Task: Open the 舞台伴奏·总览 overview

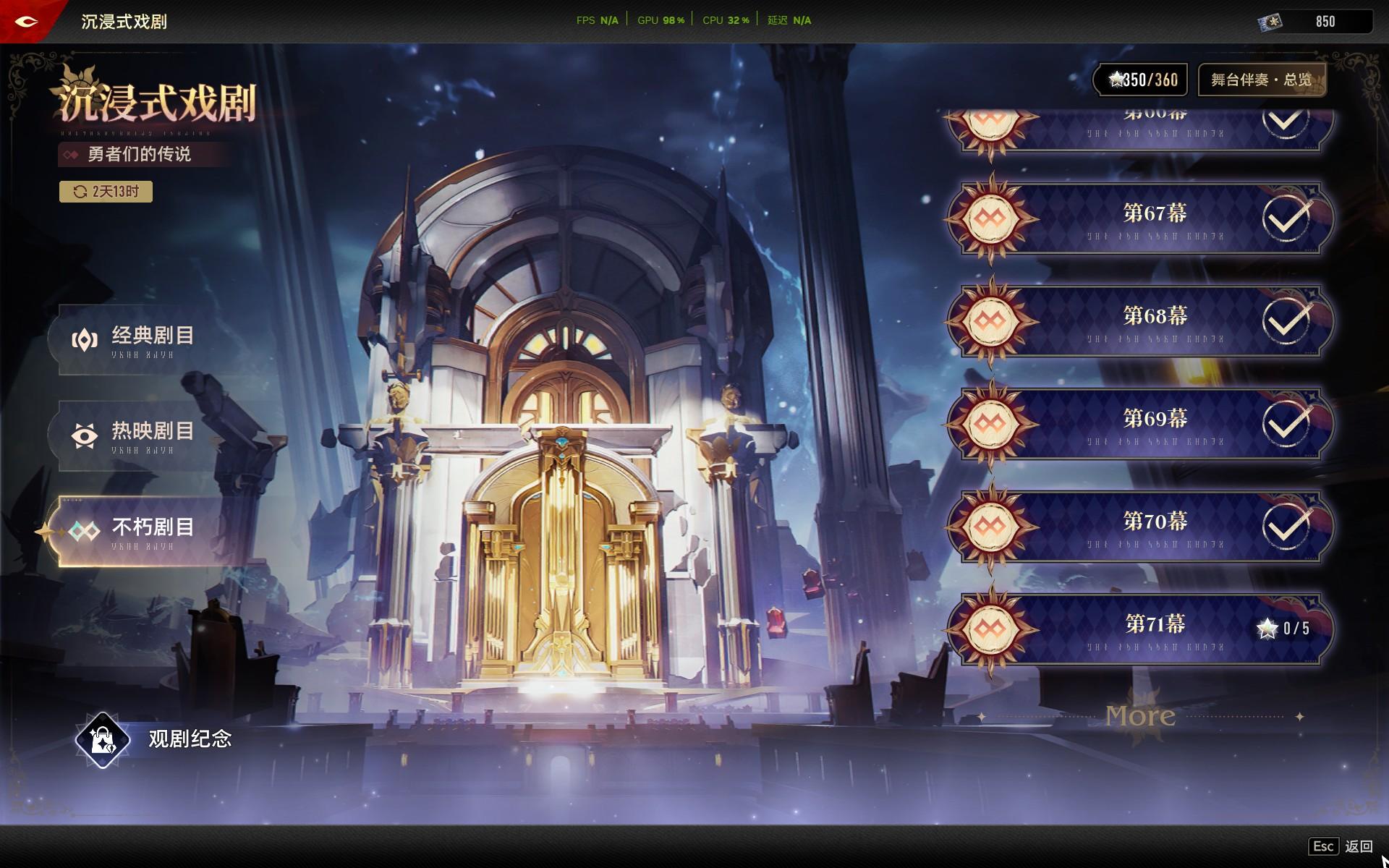Action: (x=1261, y=80)
